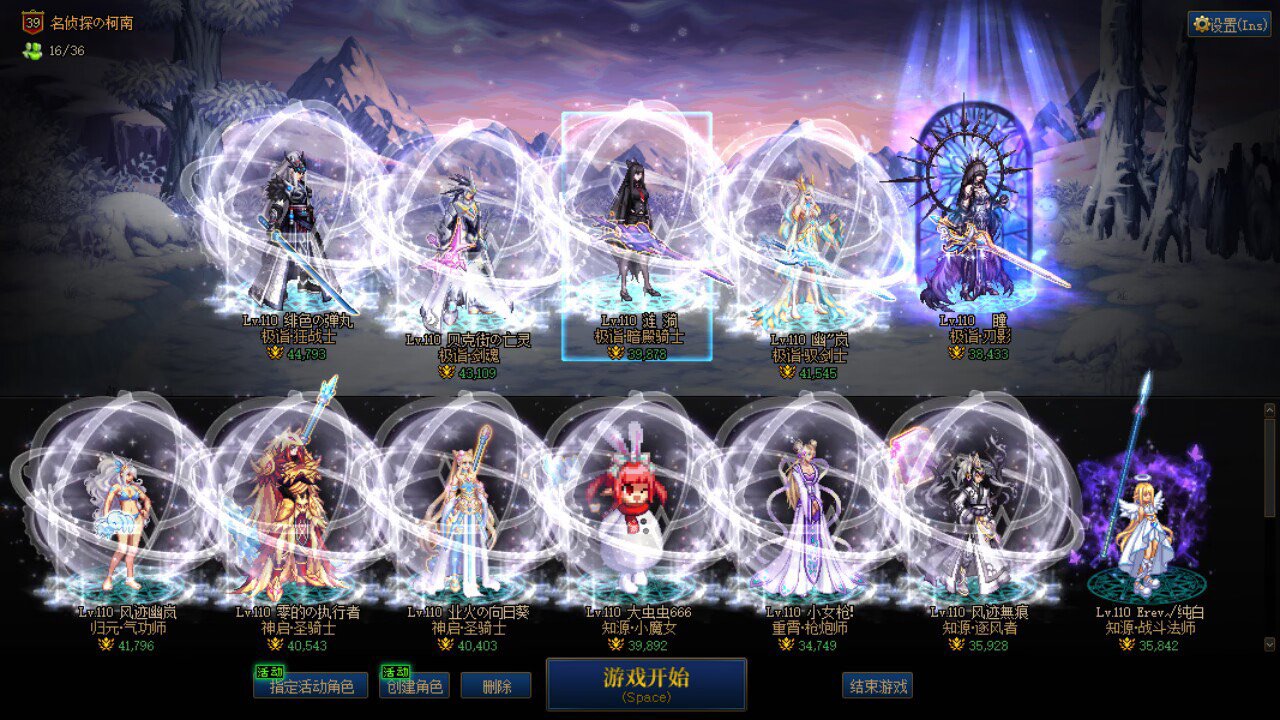Screen dimensions: 1280x720
Task: Select the 归元·气功师 character
Action: pos(125,520)
